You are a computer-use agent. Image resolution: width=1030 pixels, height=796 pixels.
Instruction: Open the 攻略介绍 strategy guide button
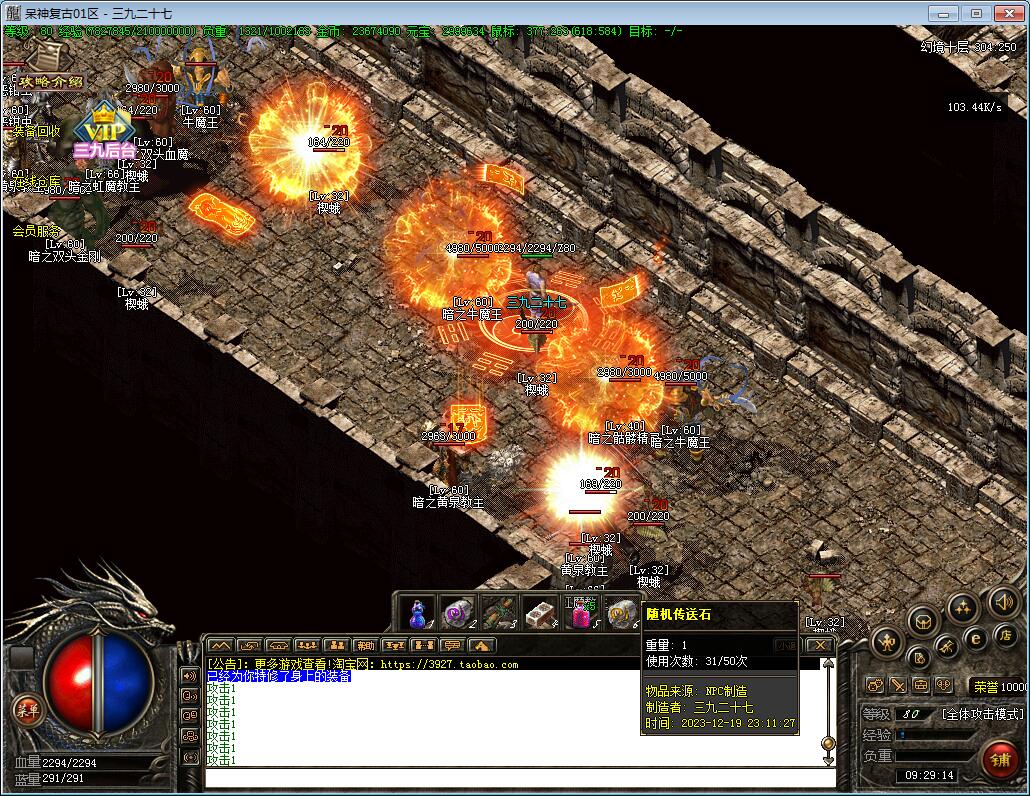[50, 82]
